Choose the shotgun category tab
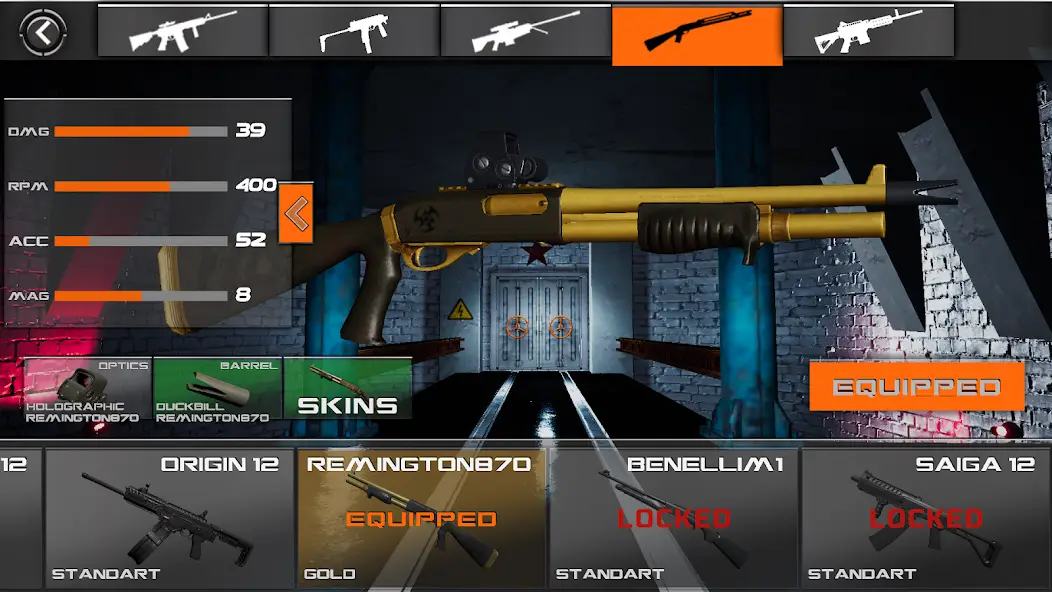 tap(697, 34)
